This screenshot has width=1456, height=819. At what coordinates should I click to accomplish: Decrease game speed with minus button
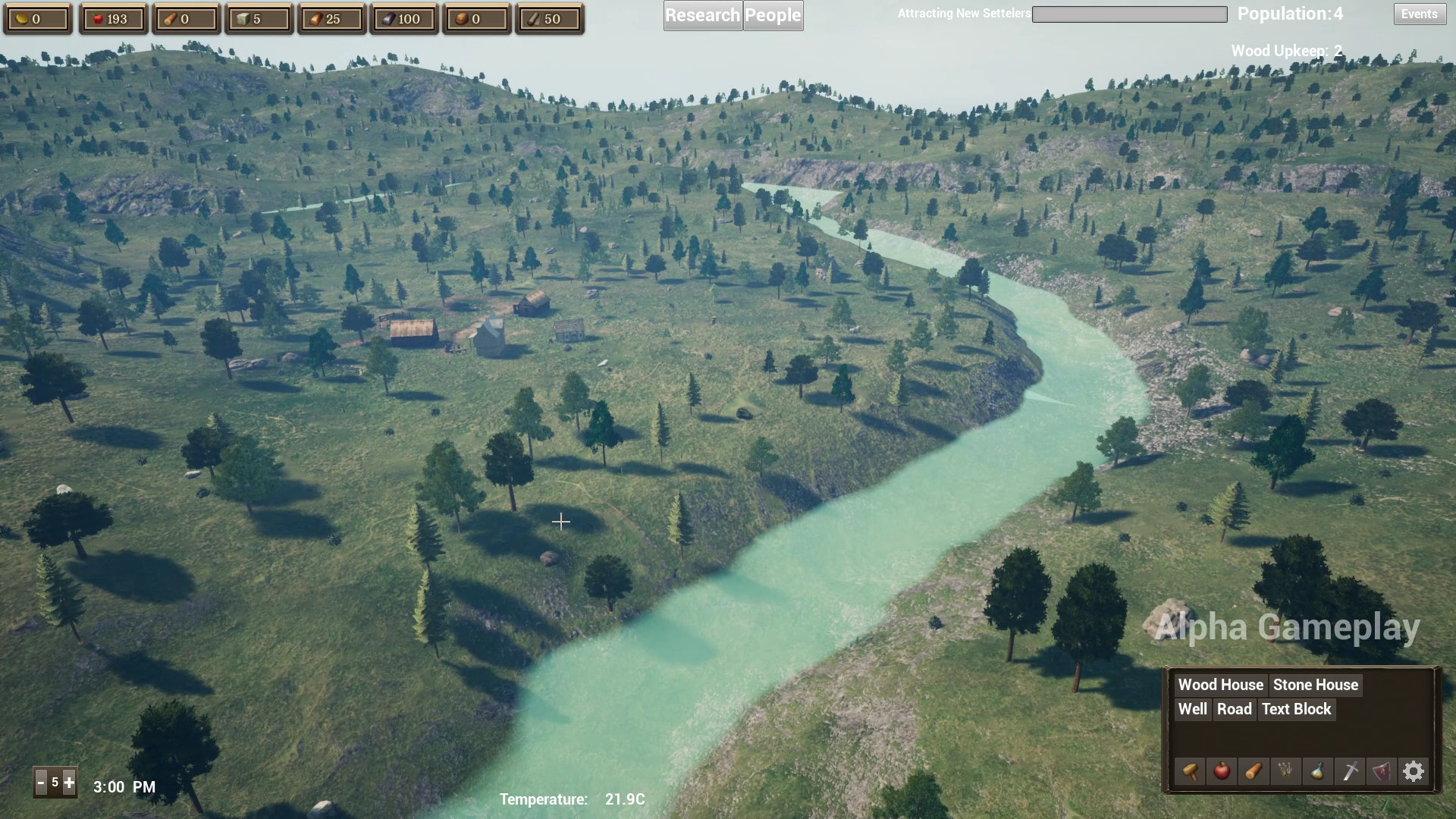[x=41, y=782]
